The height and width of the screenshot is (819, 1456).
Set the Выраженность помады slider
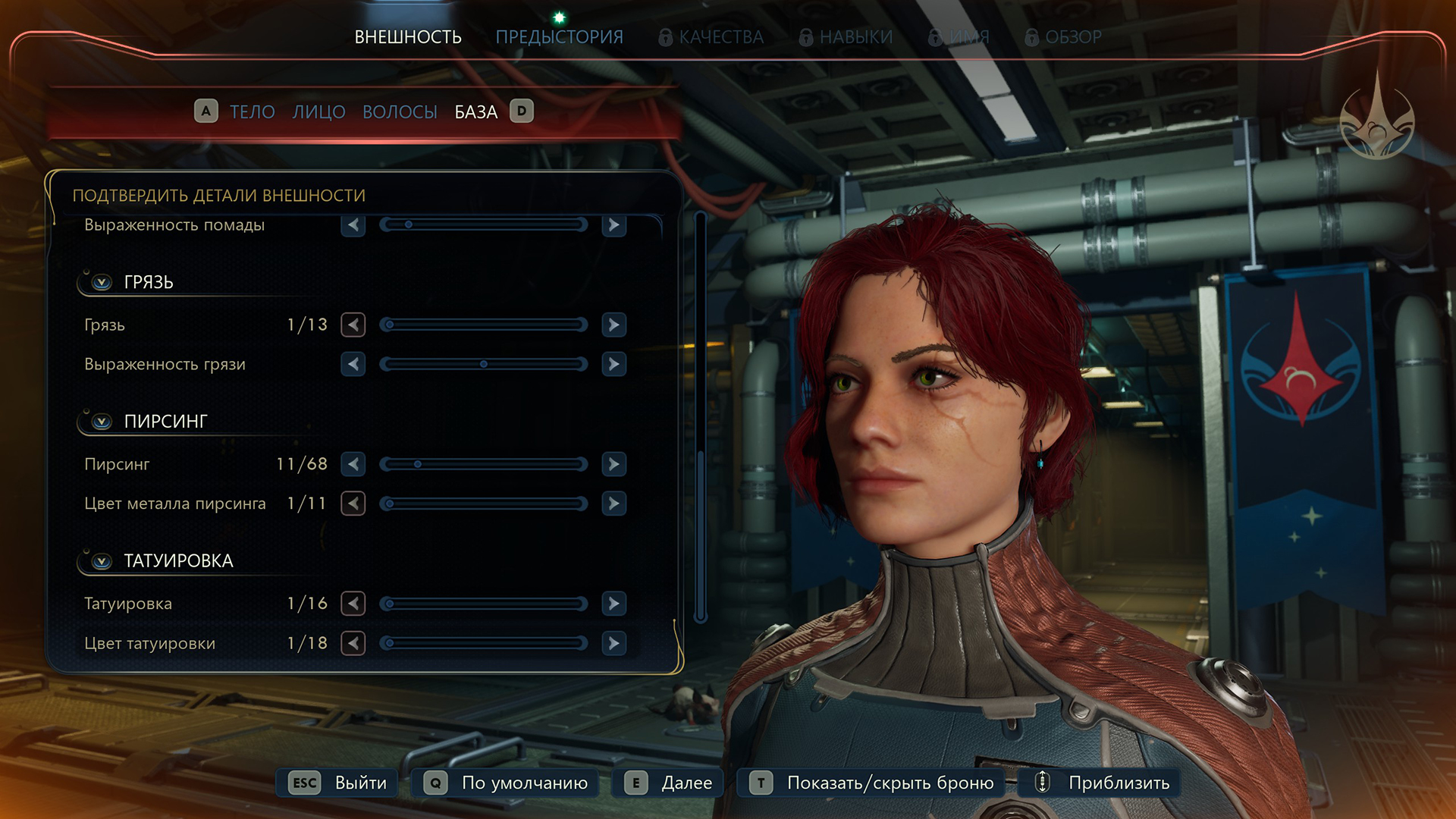point(484,224)
